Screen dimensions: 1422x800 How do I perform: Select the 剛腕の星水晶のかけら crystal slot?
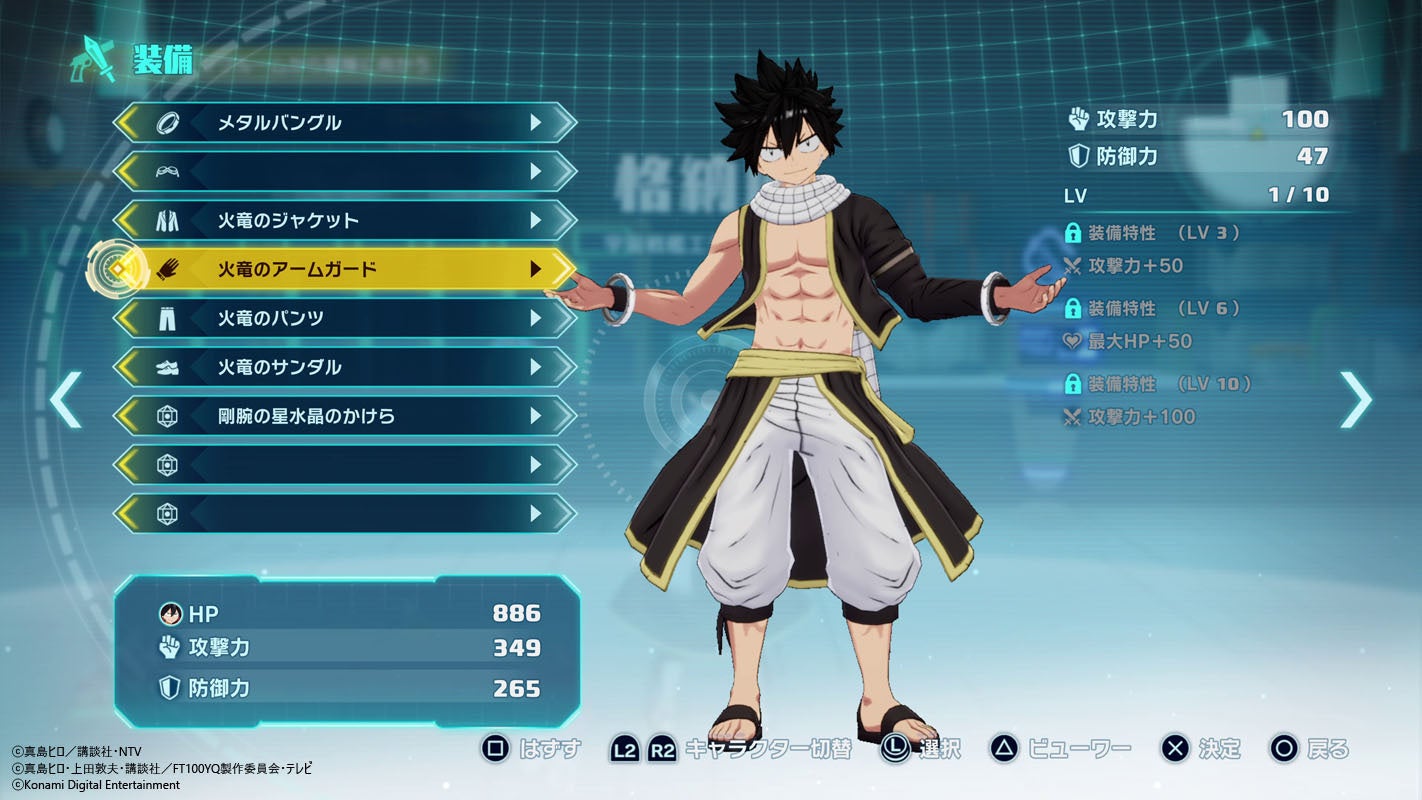(345, 416)
